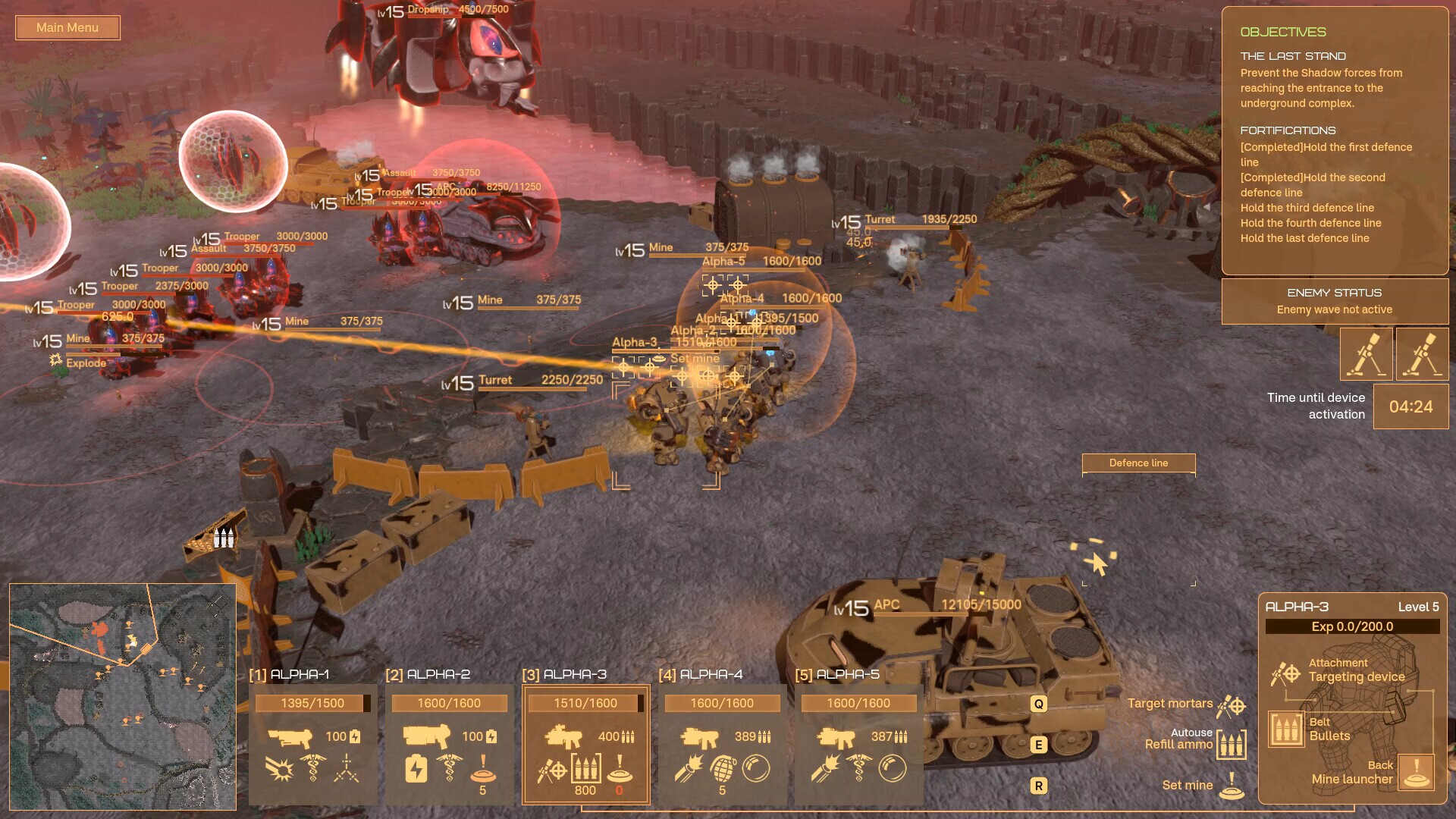
Task: Activate the Set mine icon
Action: point(1232,789)
